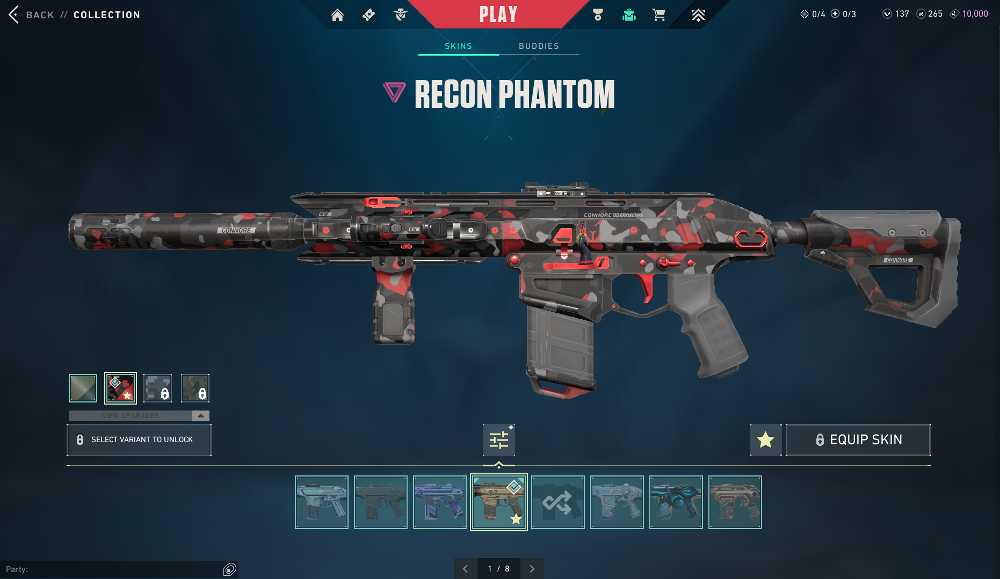The width and height of the screenshot is (1000, 579).
Task: Select the Skins tab
Action: [458, 46]
